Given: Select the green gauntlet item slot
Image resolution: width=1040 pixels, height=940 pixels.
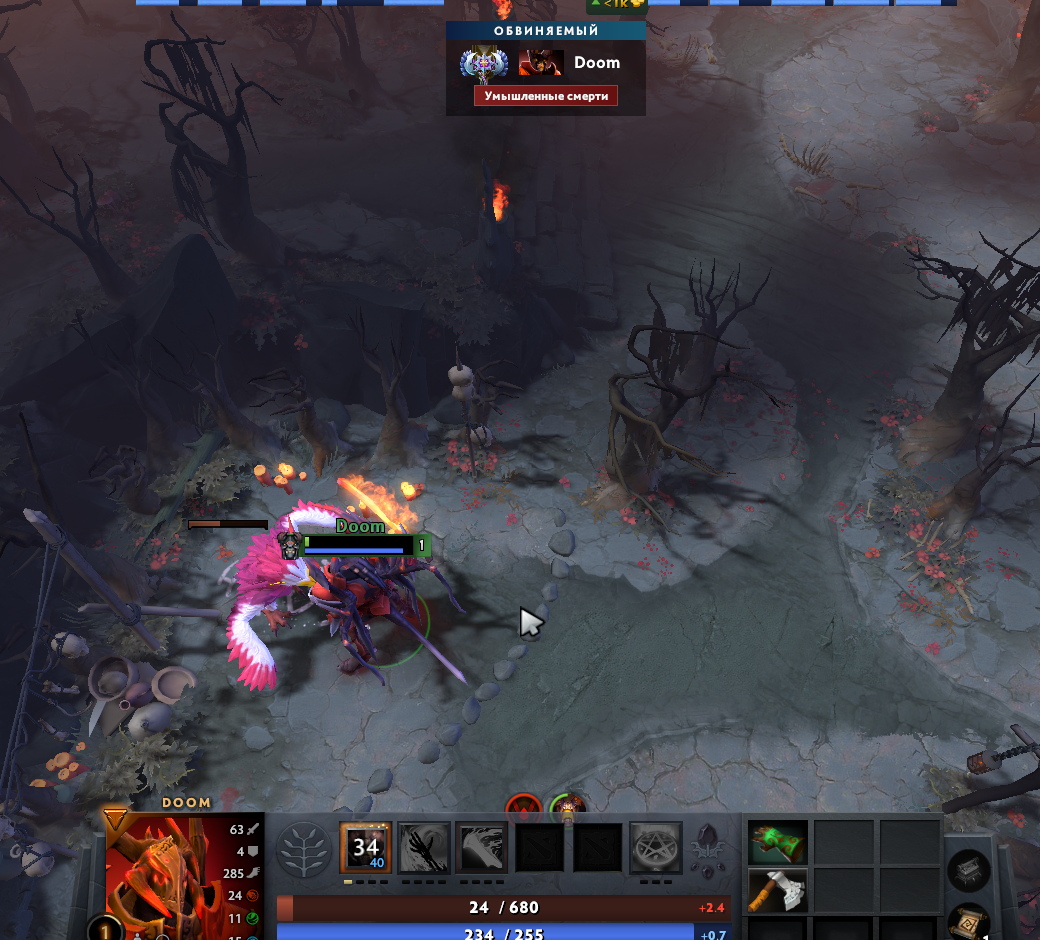Looking at the screenshot, I should pyautogui.click(x=778, y=843).
